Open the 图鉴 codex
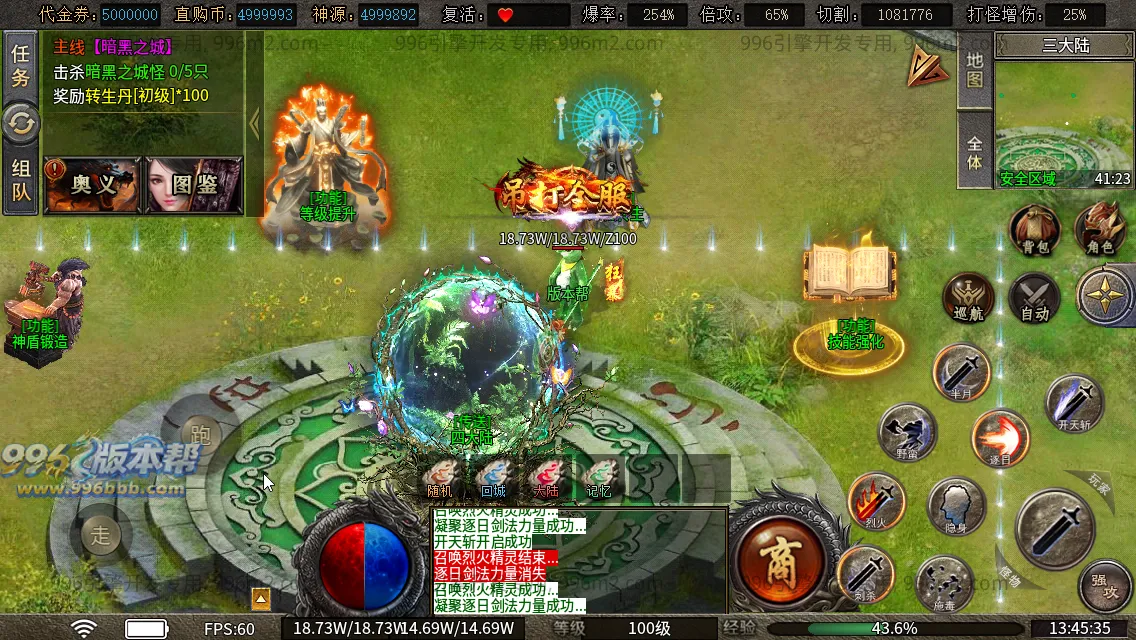Screen dimensions: 1136x640 194,185
